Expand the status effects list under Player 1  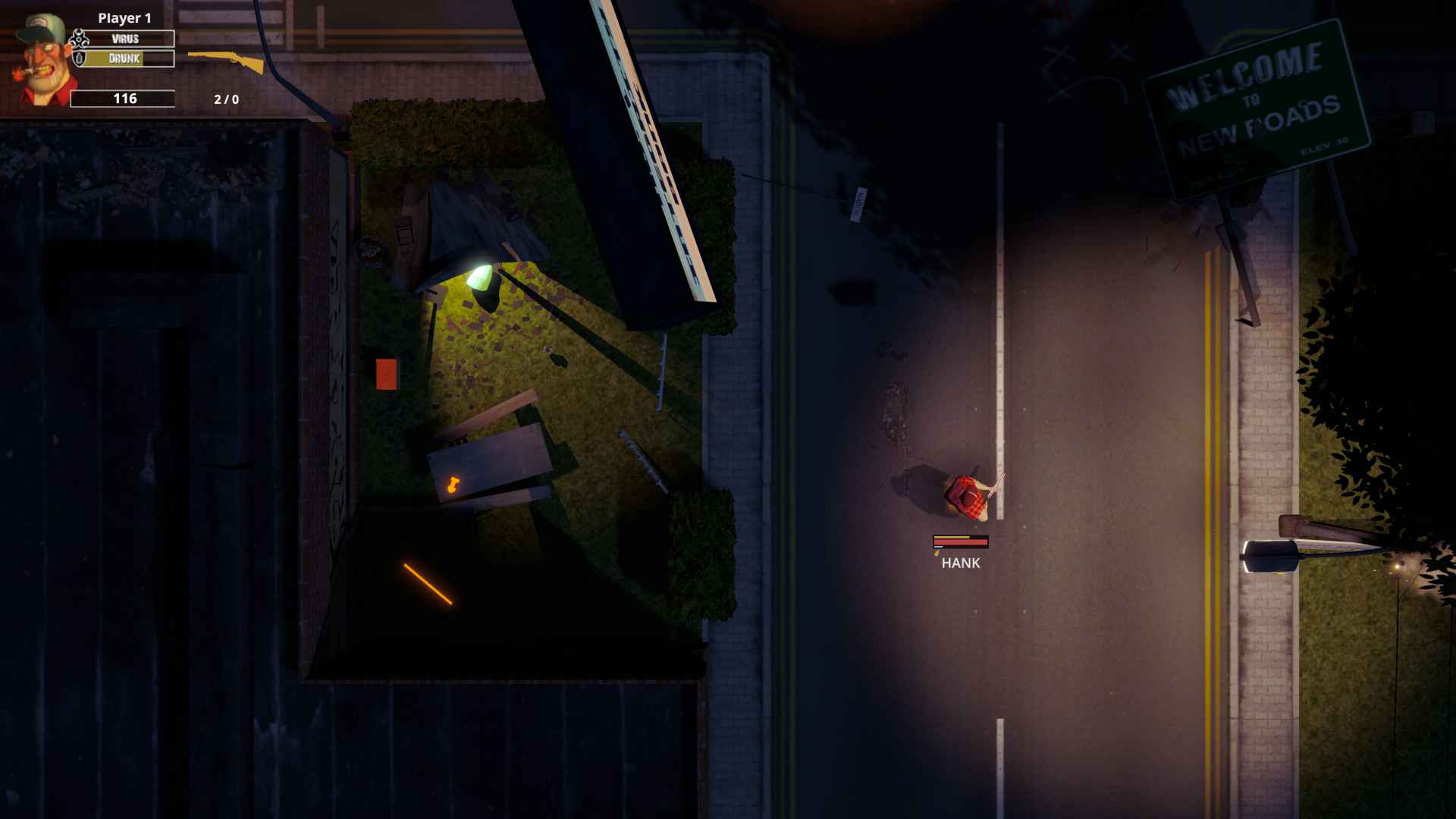click(125, 49)
